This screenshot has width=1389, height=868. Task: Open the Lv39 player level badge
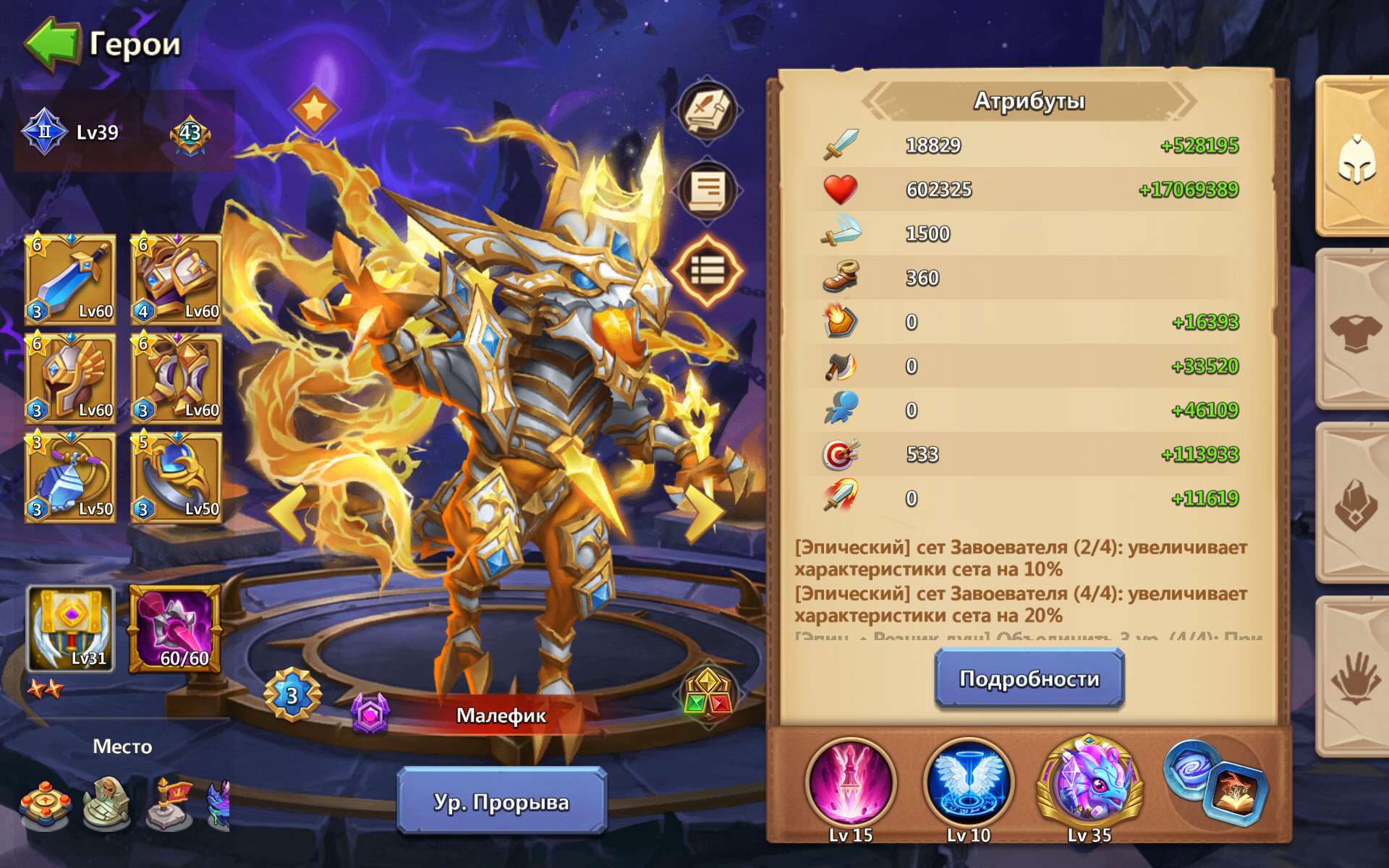click(72, 132)
